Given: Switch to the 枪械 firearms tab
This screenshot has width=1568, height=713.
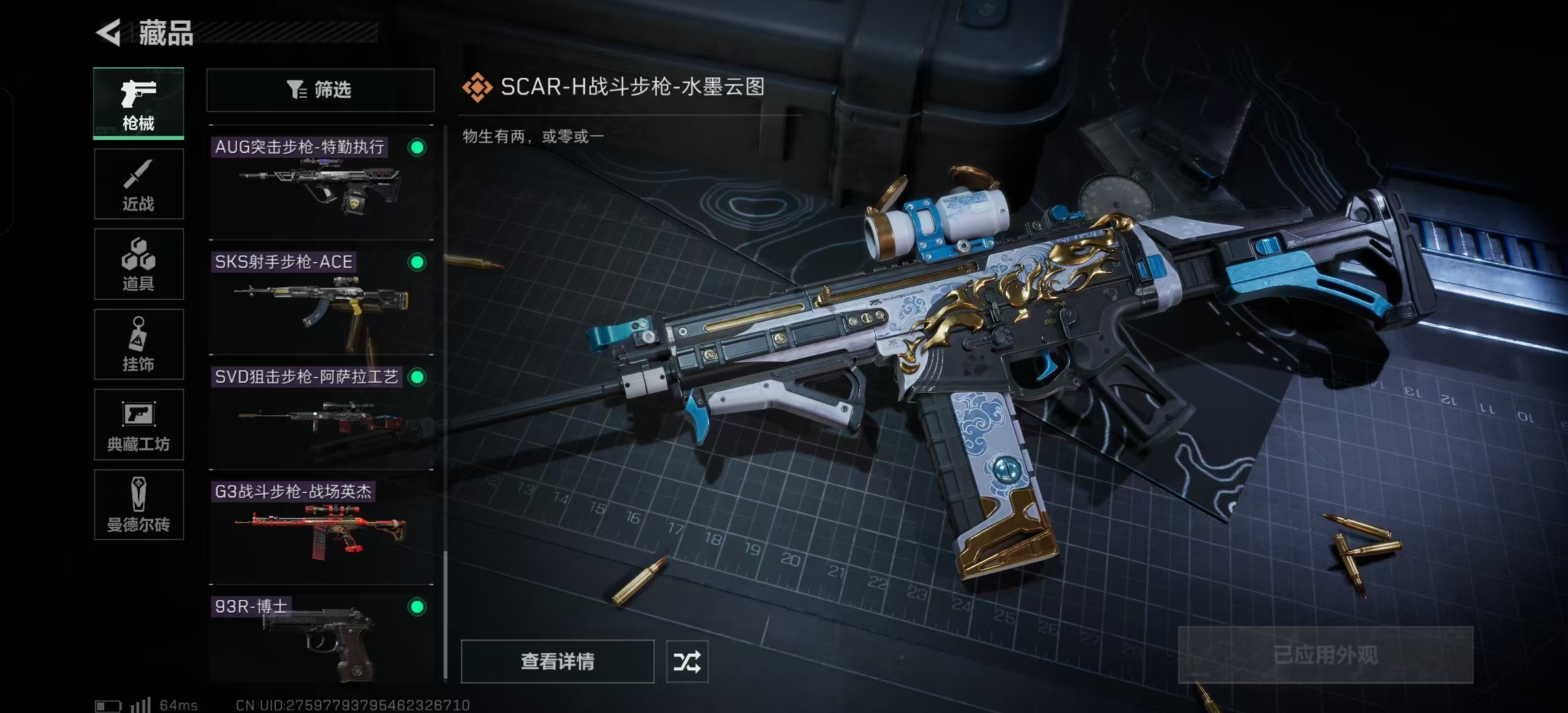Looking at the screenshot, I should (x=139, y=103).
